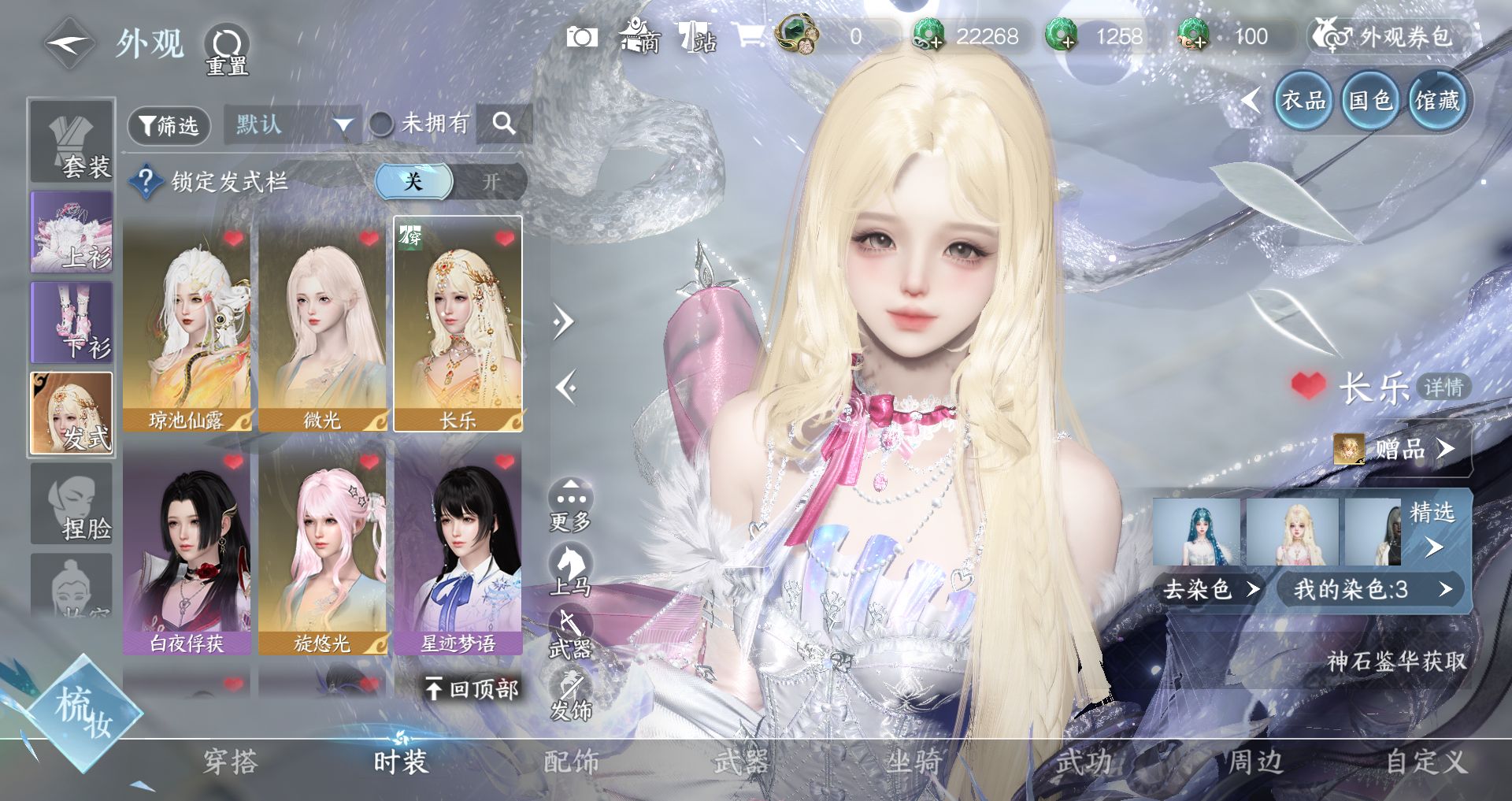
Task: Toggle the 未拥有 unowned filter
Action: click(382, 124)
